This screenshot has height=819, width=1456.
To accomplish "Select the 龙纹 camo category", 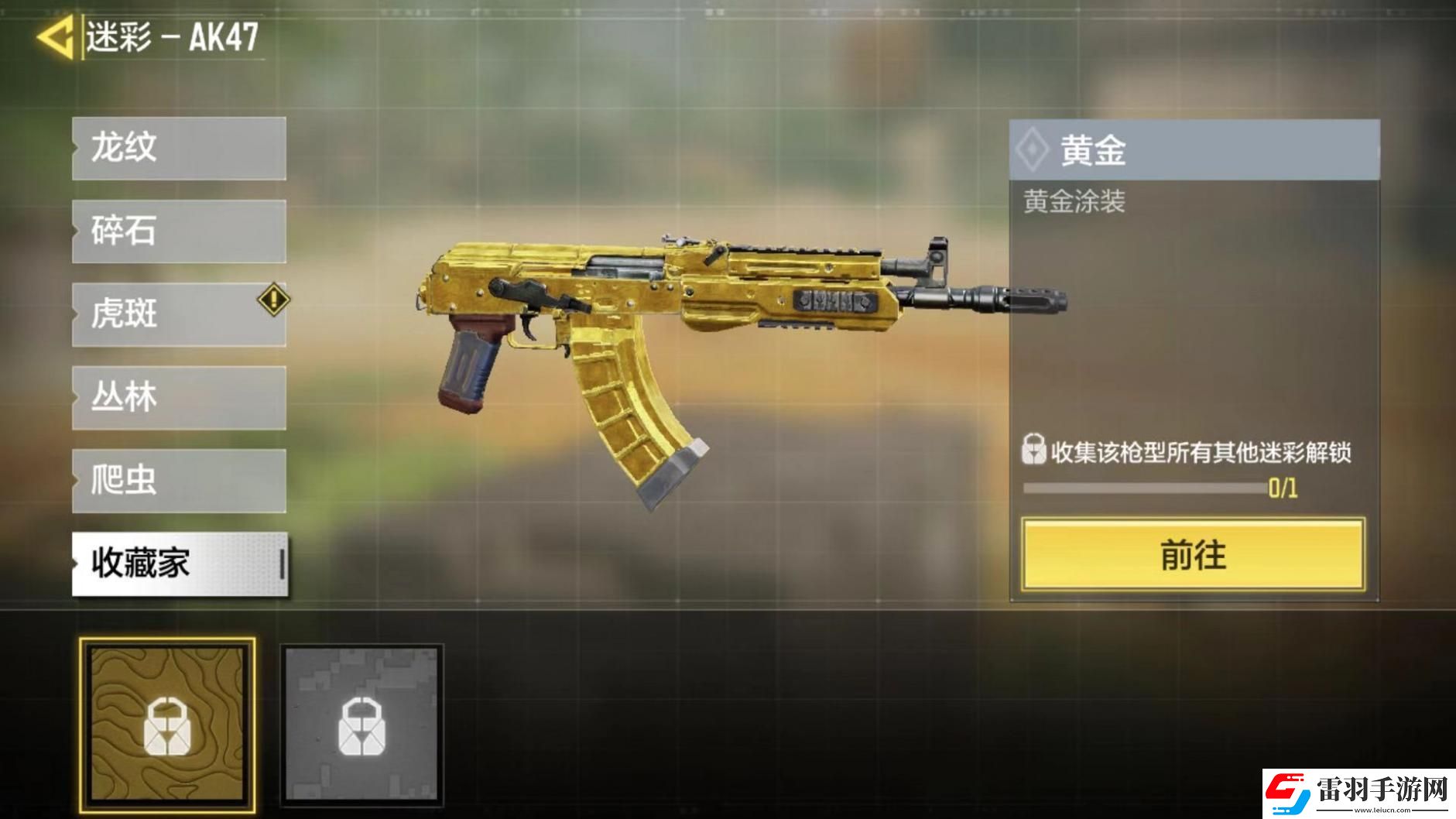I will 179,149.
